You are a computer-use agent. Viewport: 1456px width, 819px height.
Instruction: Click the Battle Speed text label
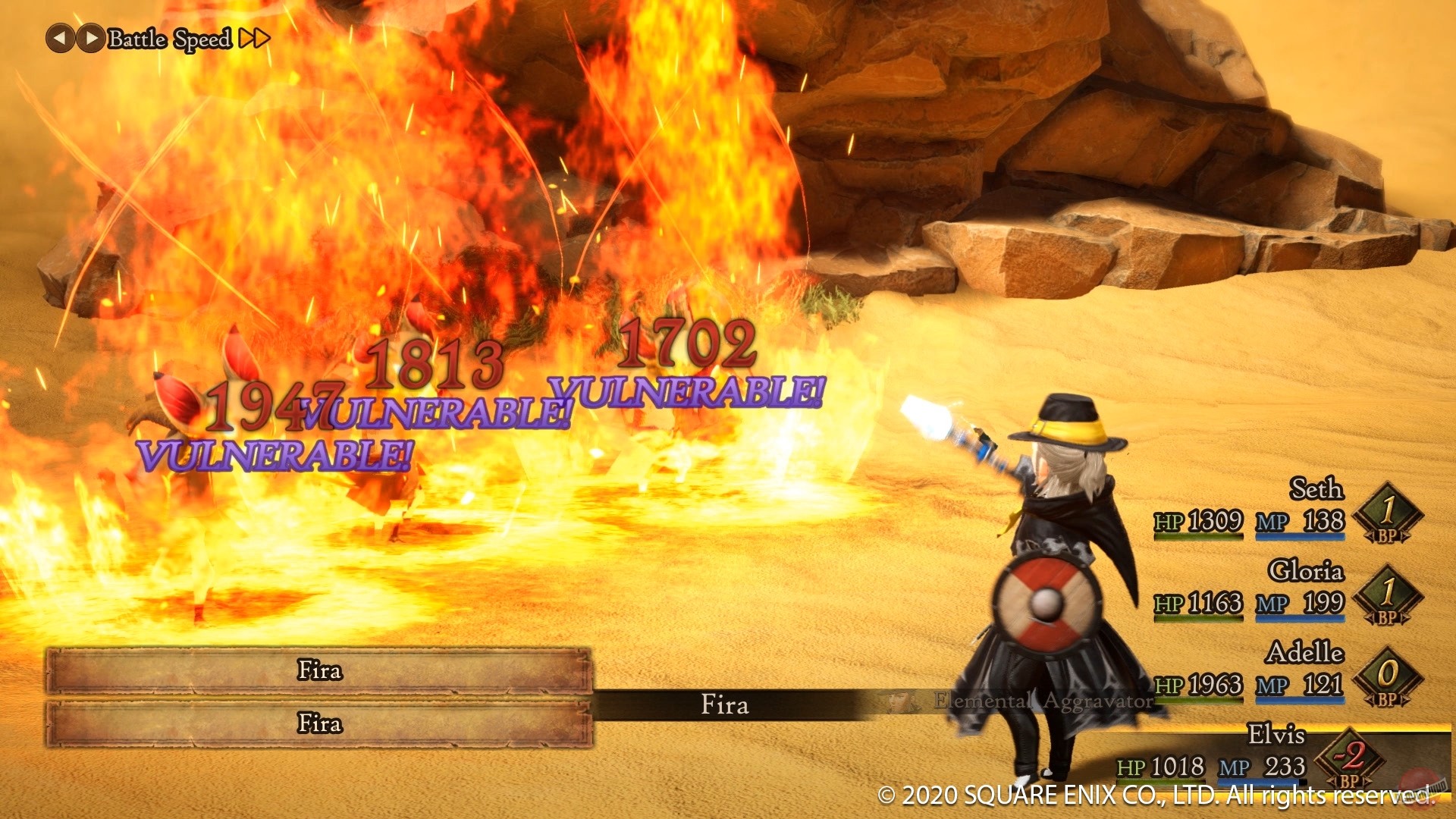click(x=168, y=38)
